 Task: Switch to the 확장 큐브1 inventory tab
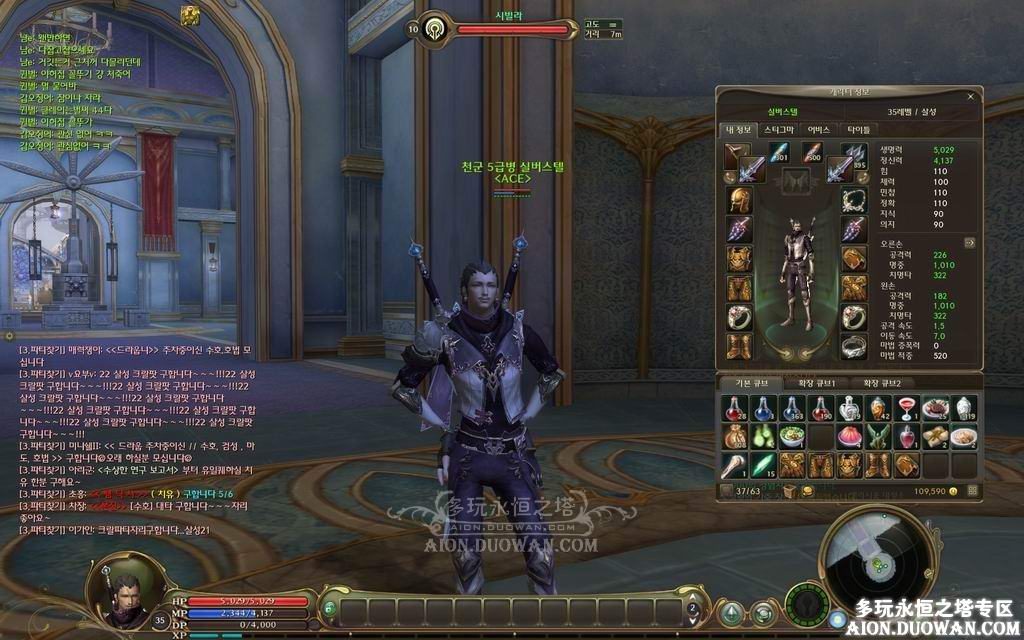pos(819,383)
